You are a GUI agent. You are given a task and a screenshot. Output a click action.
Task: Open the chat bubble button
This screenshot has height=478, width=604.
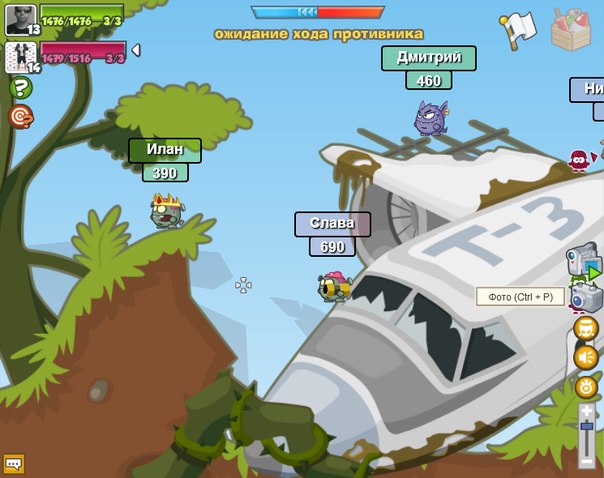point(13,464)
